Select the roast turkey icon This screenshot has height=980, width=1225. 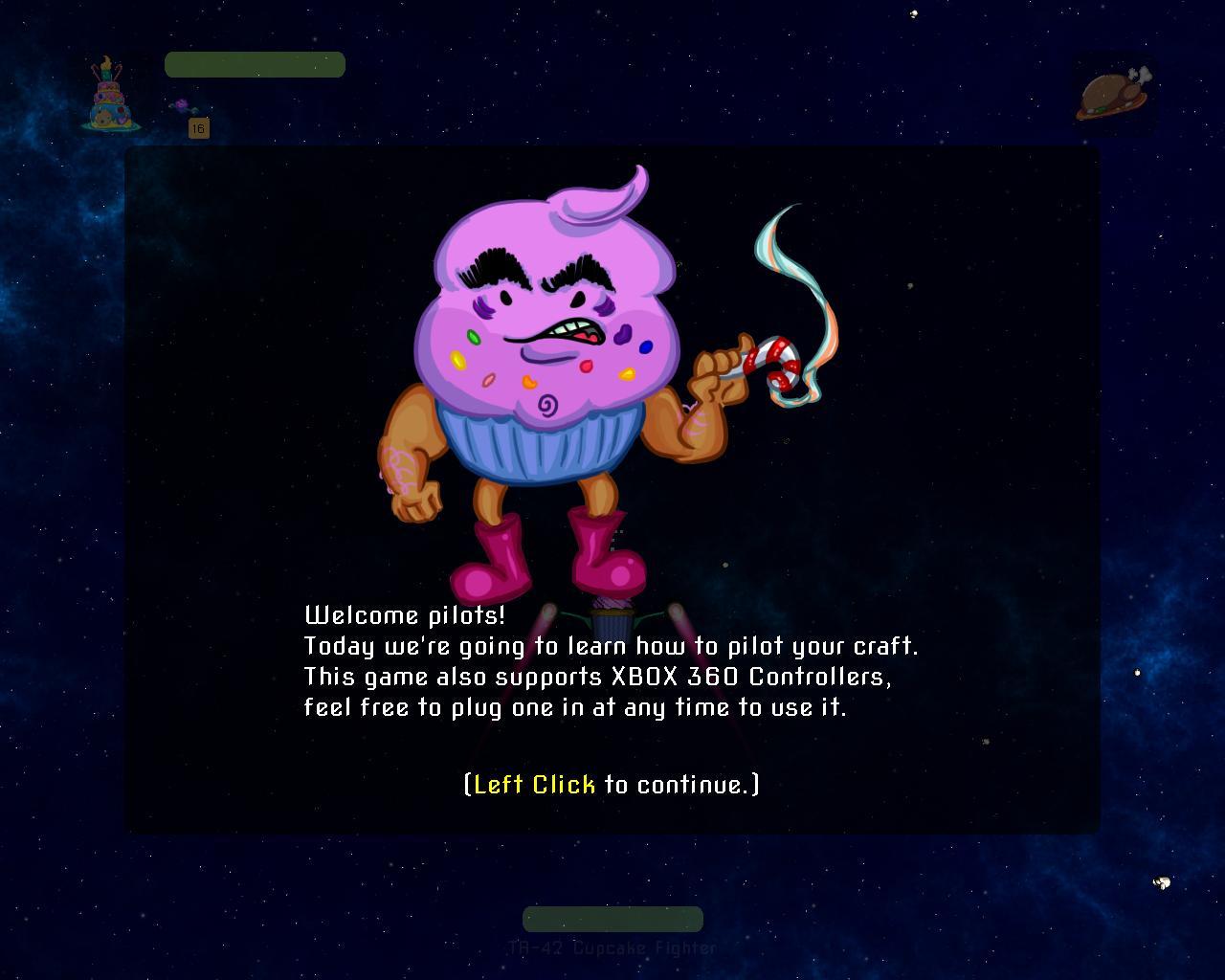1113,94
